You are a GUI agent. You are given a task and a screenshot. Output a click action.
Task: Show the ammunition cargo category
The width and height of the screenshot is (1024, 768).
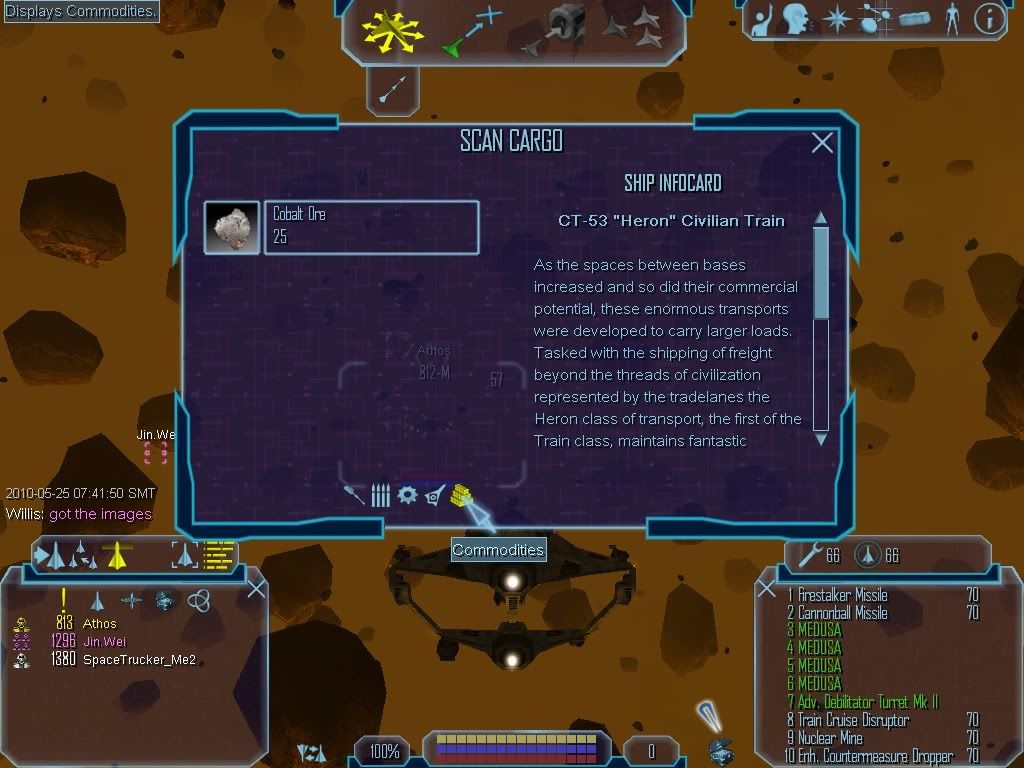click(x=381, y=495)
